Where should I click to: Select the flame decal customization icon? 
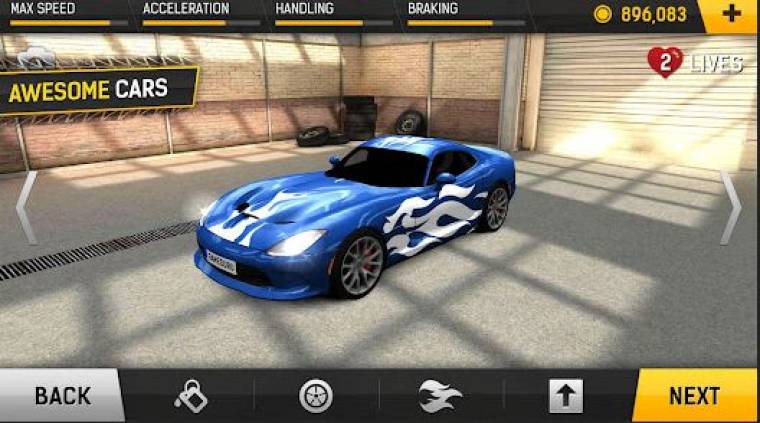point(442,396)
